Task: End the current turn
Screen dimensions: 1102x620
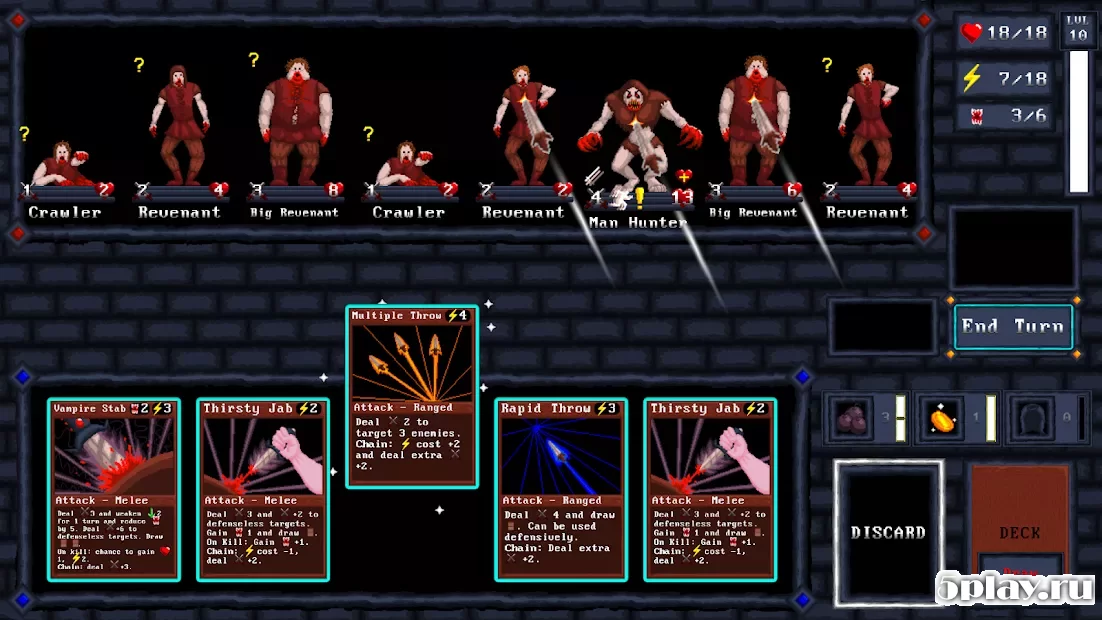Action: coord(1013,326)
